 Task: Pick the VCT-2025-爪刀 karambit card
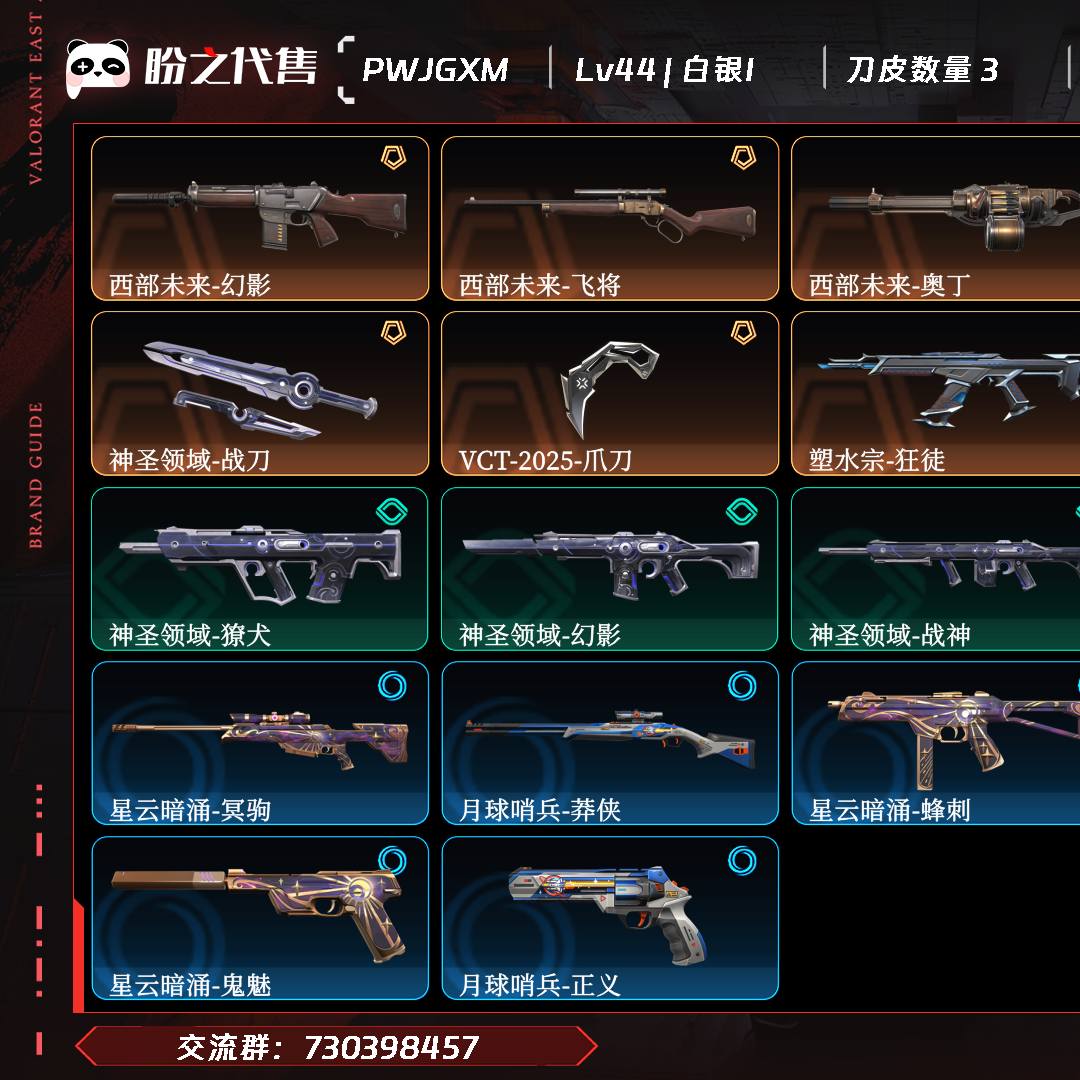[610, 393]
